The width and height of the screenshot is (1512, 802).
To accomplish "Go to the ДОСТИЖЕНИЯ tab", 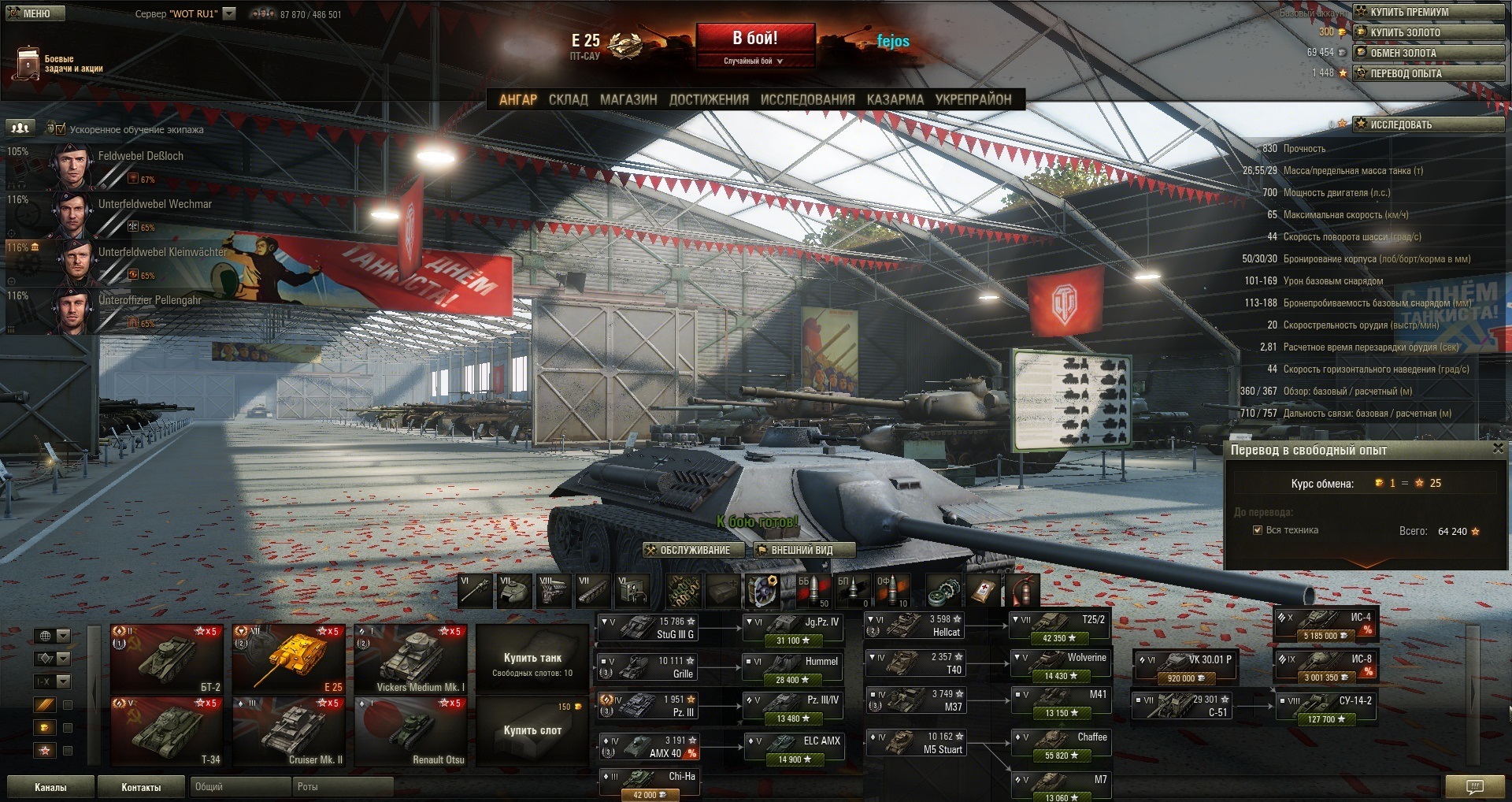I will pyautogui.click(x=709, y=99).
